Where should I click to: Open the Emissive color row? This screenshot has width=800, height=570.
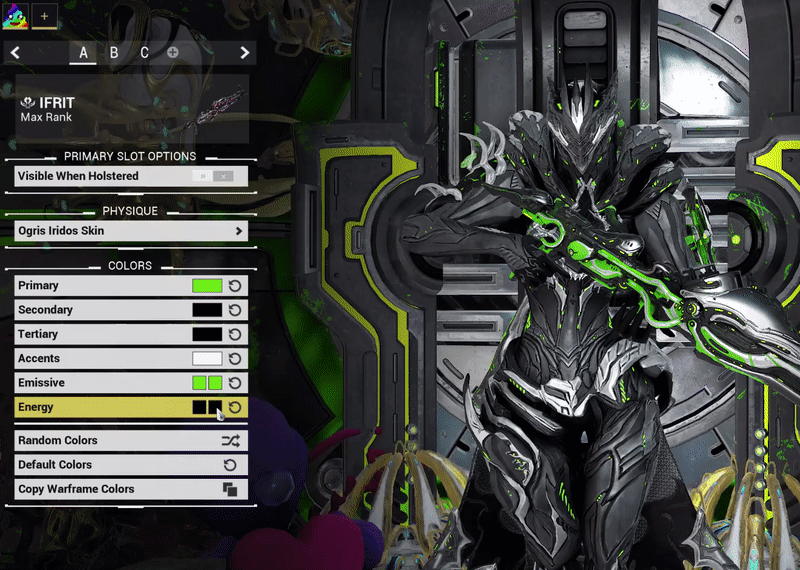point(100,383)
